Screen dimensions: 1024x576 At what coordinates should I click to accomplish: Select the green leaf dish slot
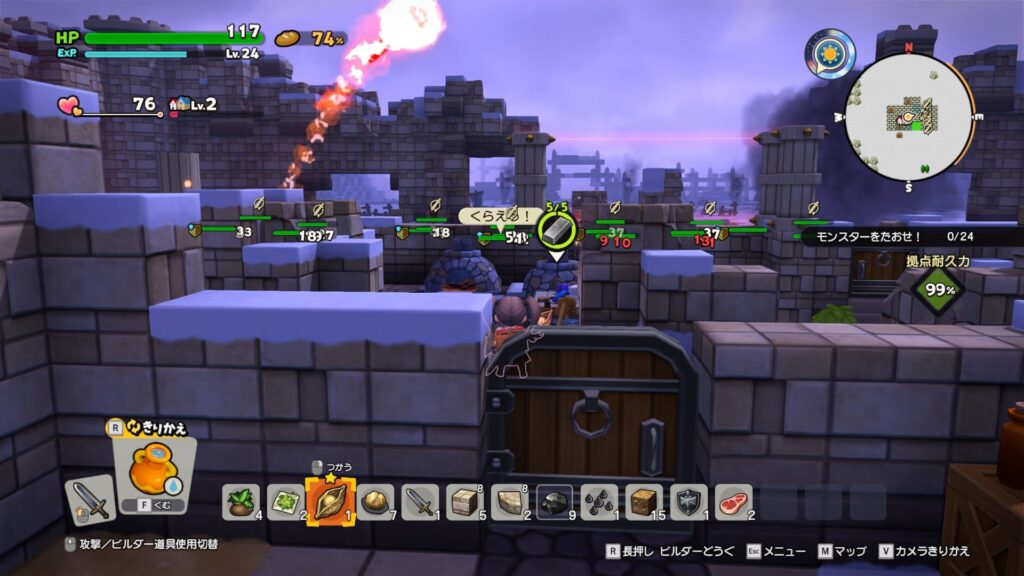283,501
